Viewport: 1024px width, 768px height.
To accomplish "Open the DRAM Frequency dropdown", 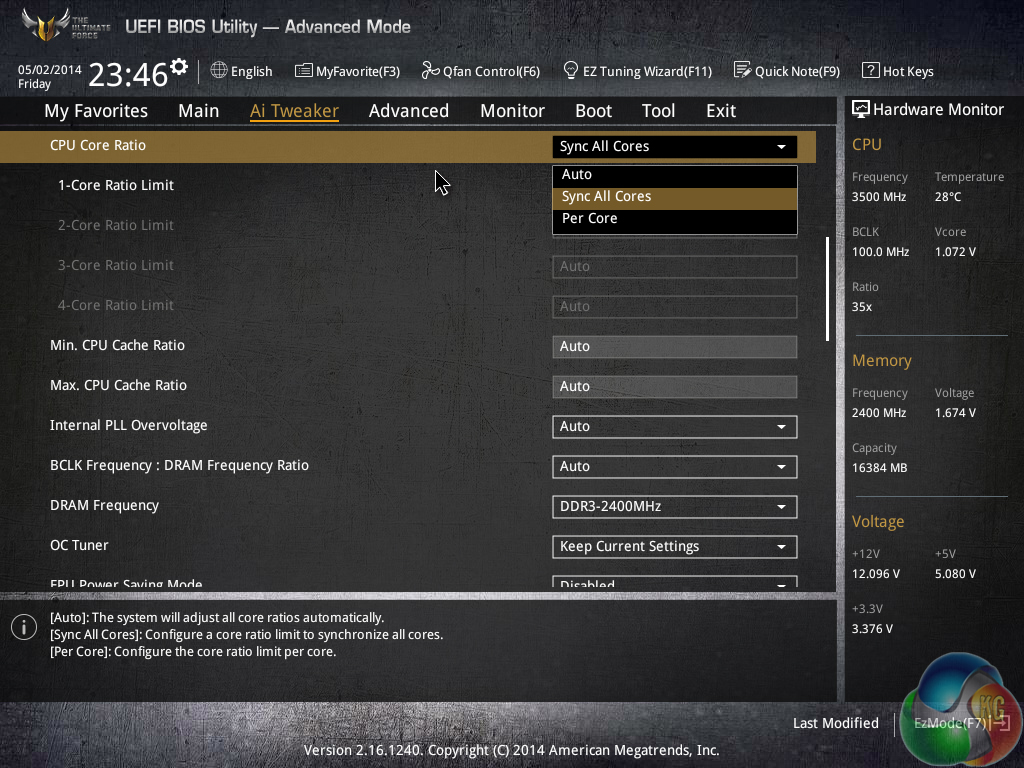I will pyautogui.click(x=674, y=507).
